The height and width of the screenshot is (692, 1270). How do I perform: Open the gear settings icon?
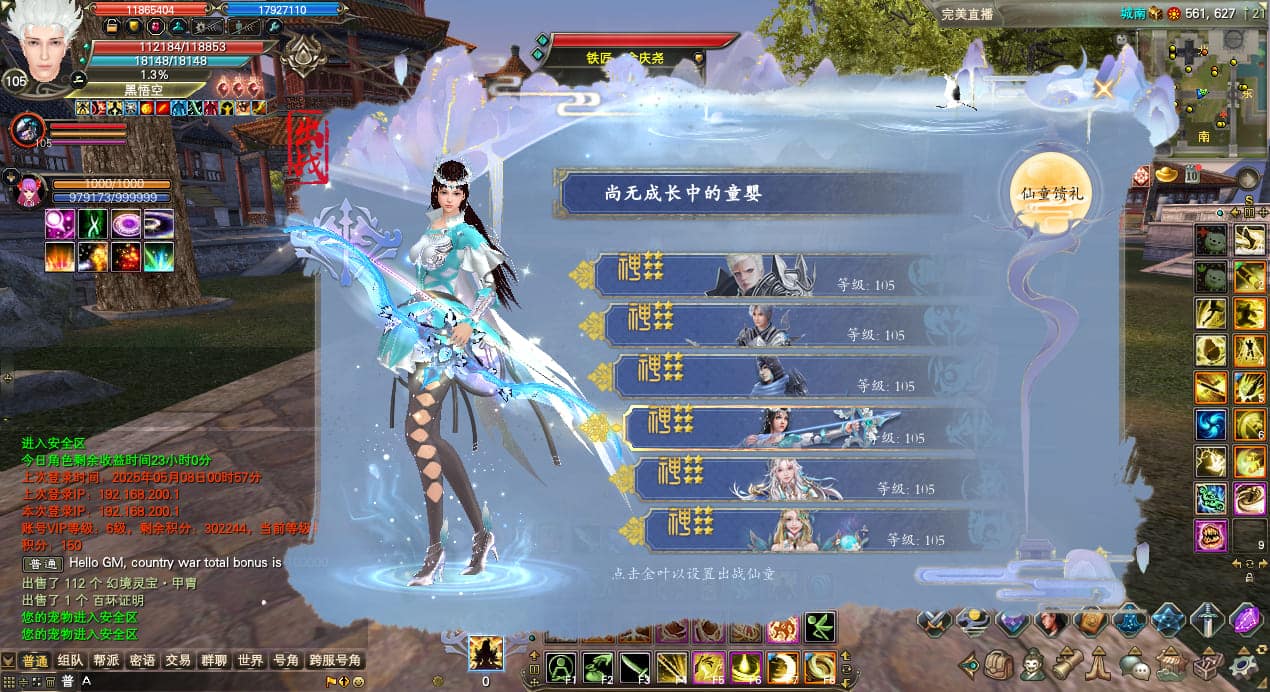1245,663
